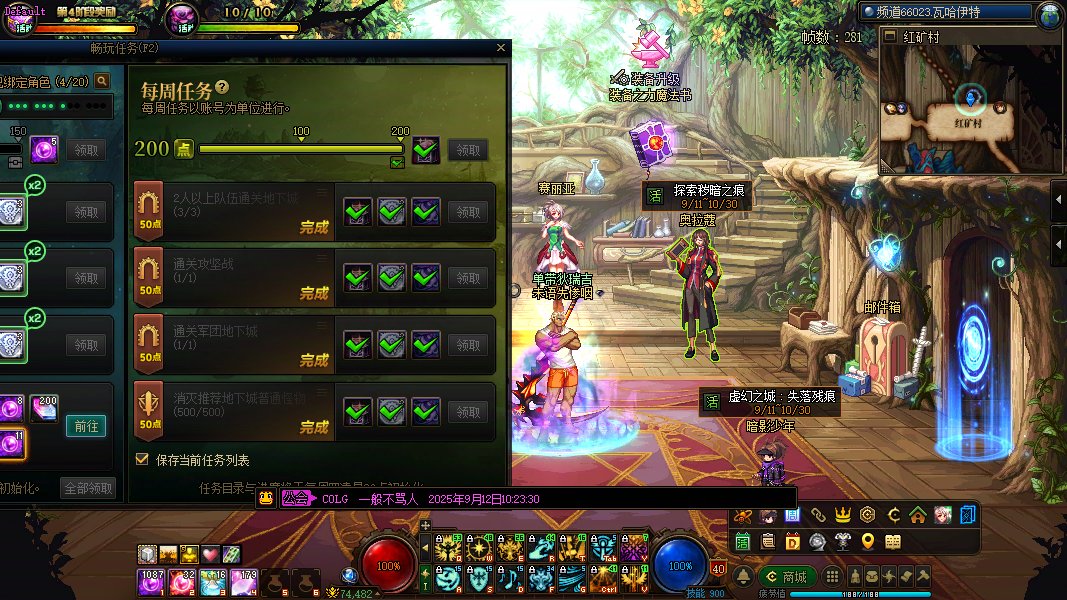1067x600 pixels.
Task: Click the notification bell icon
Action: point(743,577)
